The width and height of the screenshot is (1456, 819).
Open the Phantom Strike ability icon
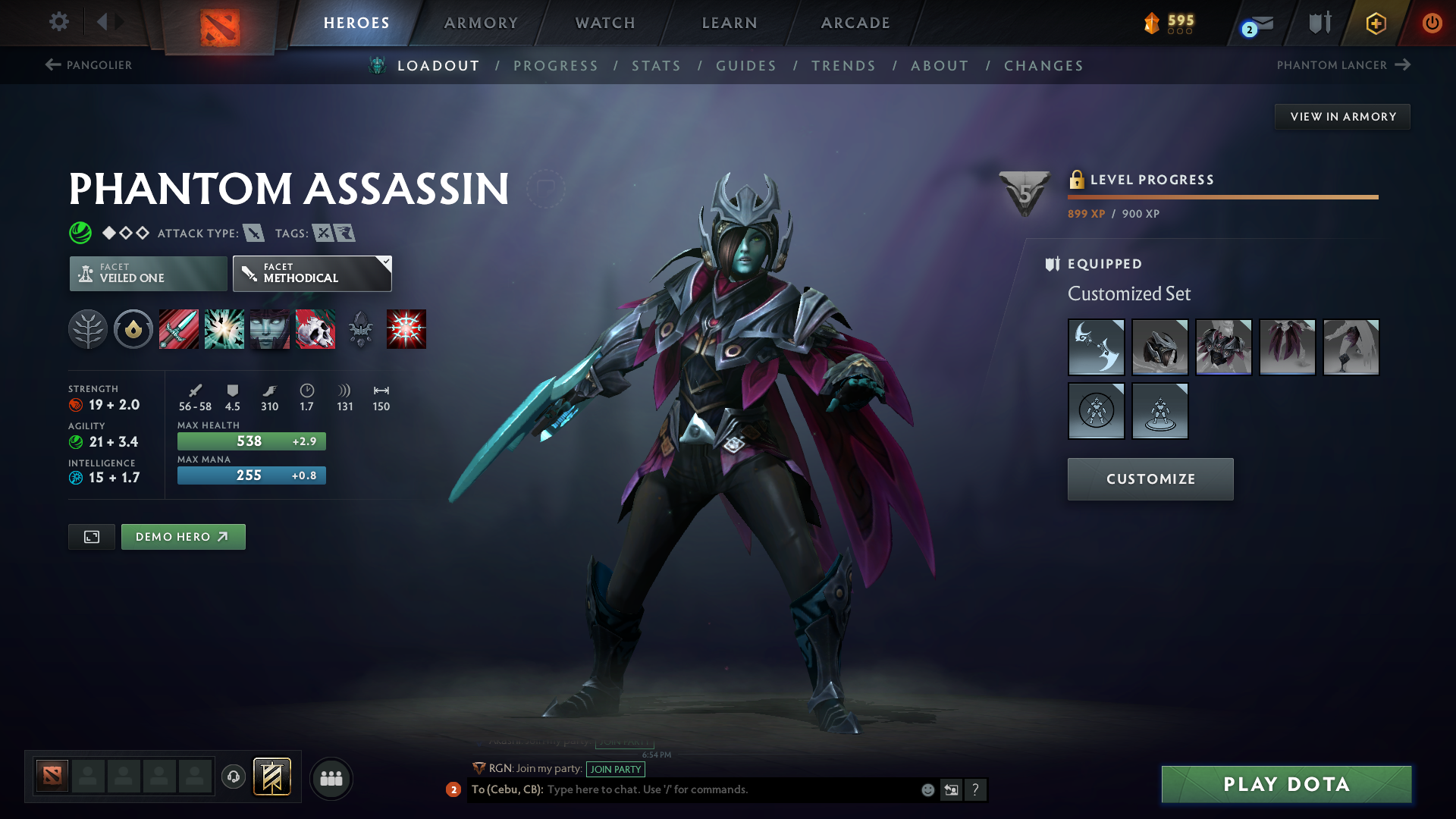coord(224,329)
